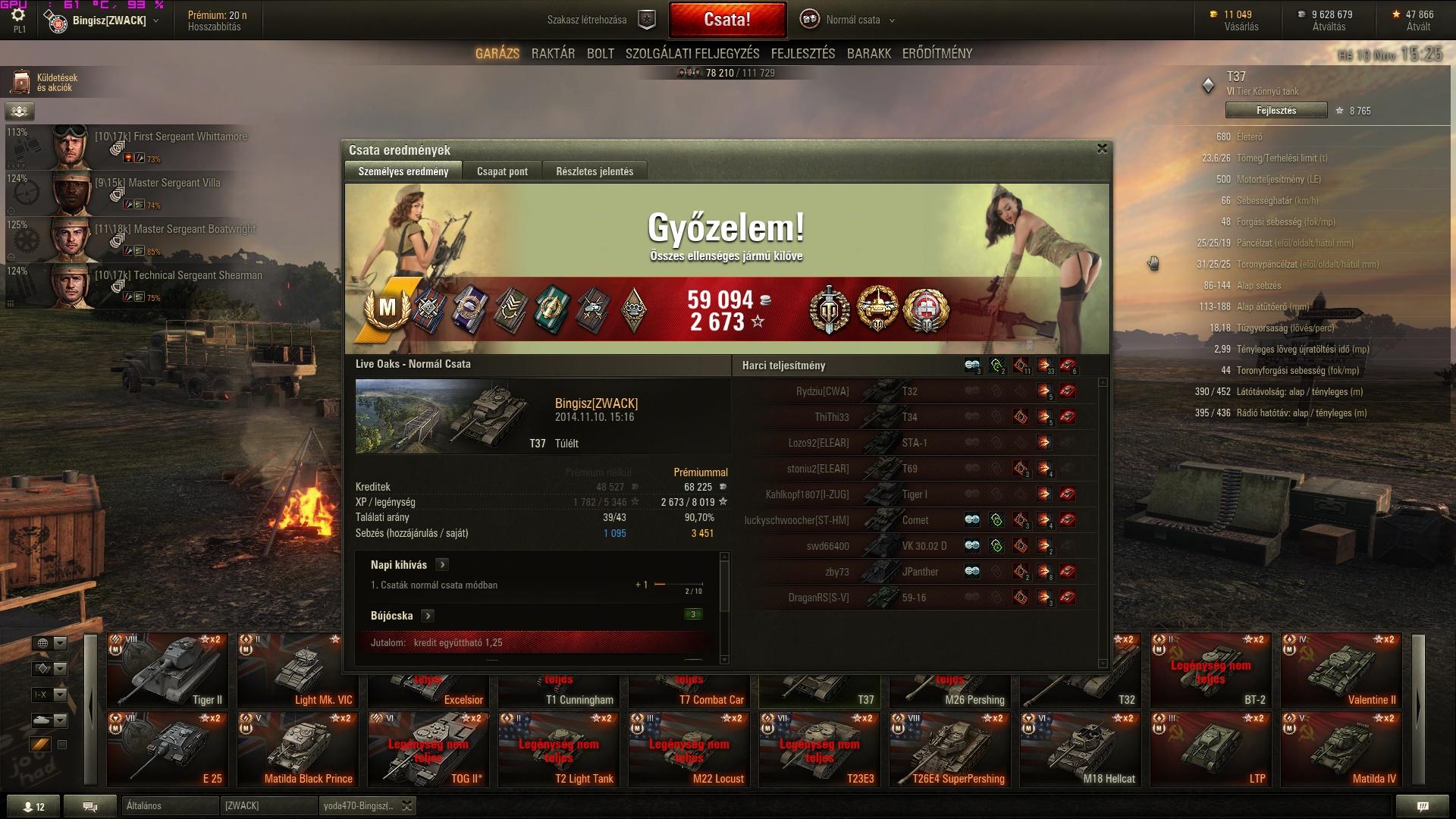Screen dimensions: 1456x819
Task: Choose the M18 Hellcat tank
Action: [x=1081, y=748]
